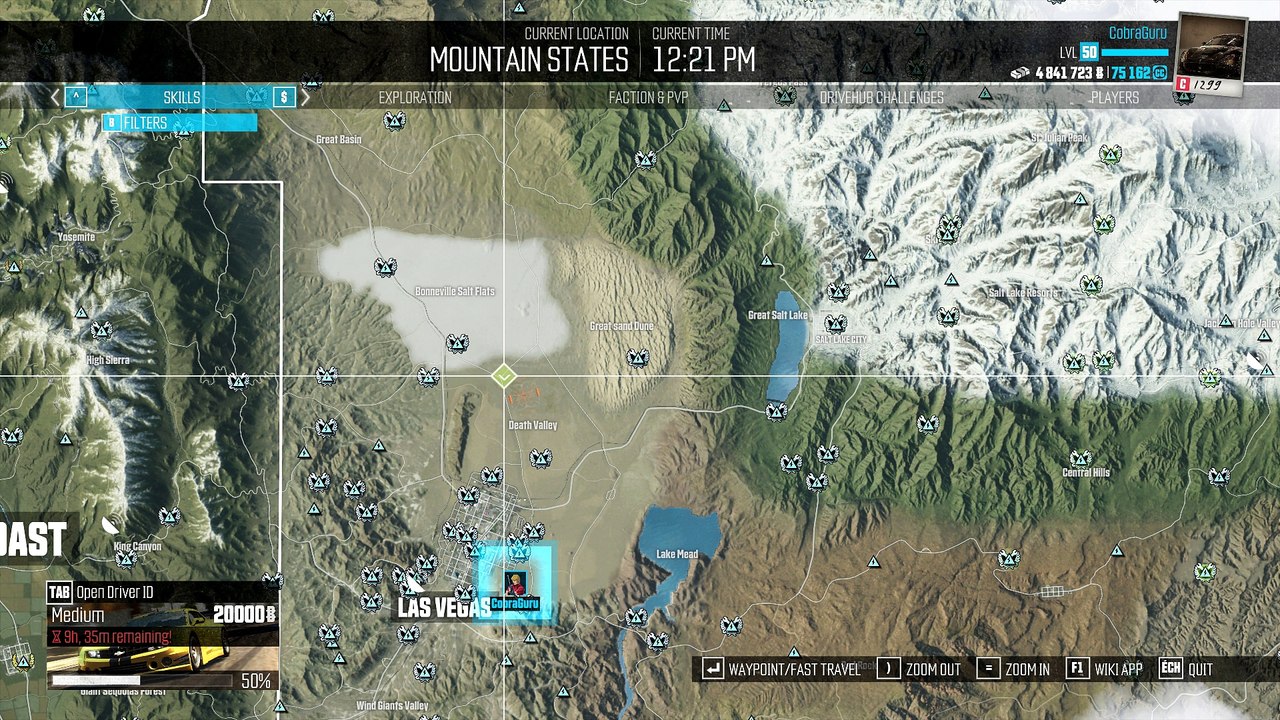Click the green diamond waypoint marker

click(x=504, y=376)
